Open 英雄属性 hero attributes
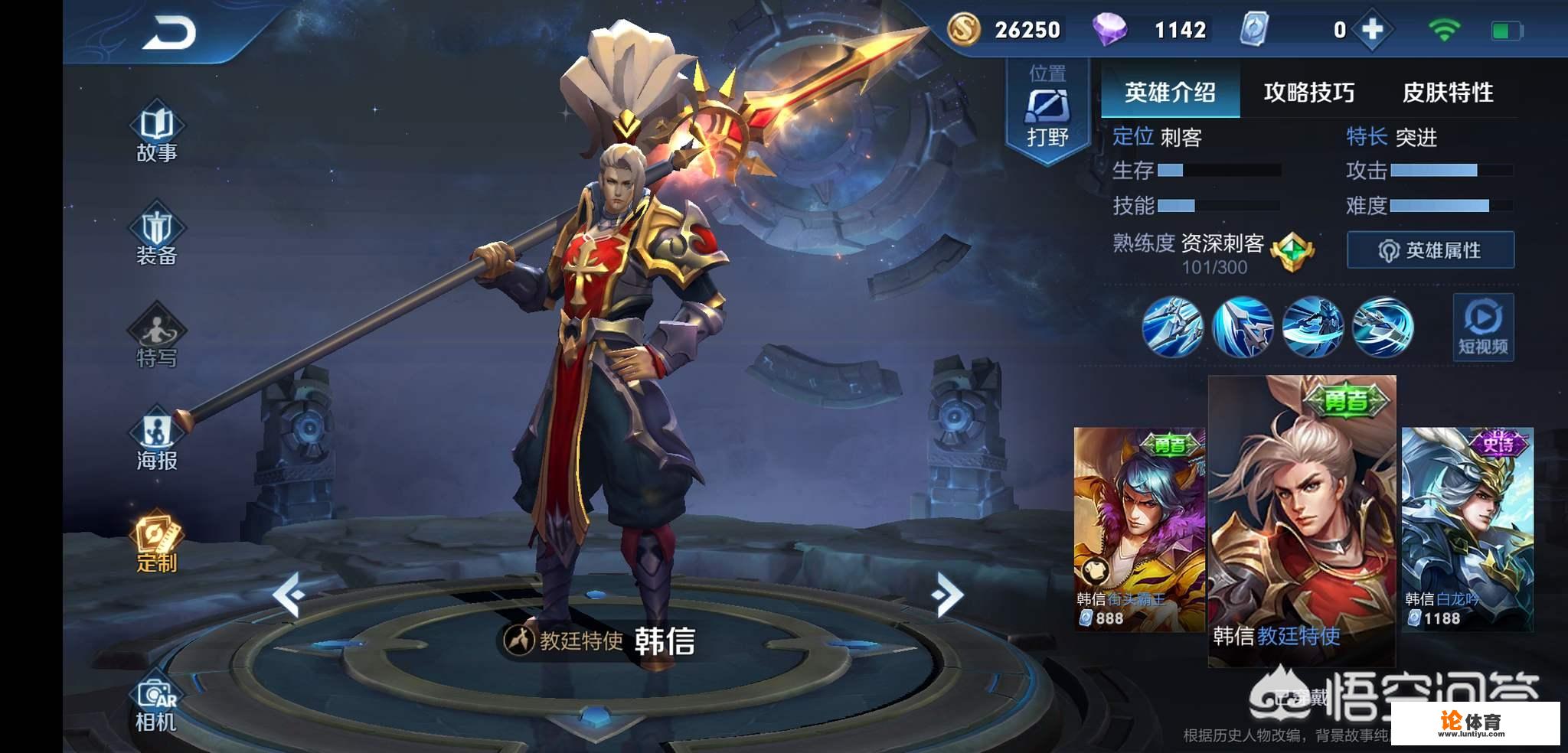This screenshot has height=753, width=1568. click(1431, 250)
